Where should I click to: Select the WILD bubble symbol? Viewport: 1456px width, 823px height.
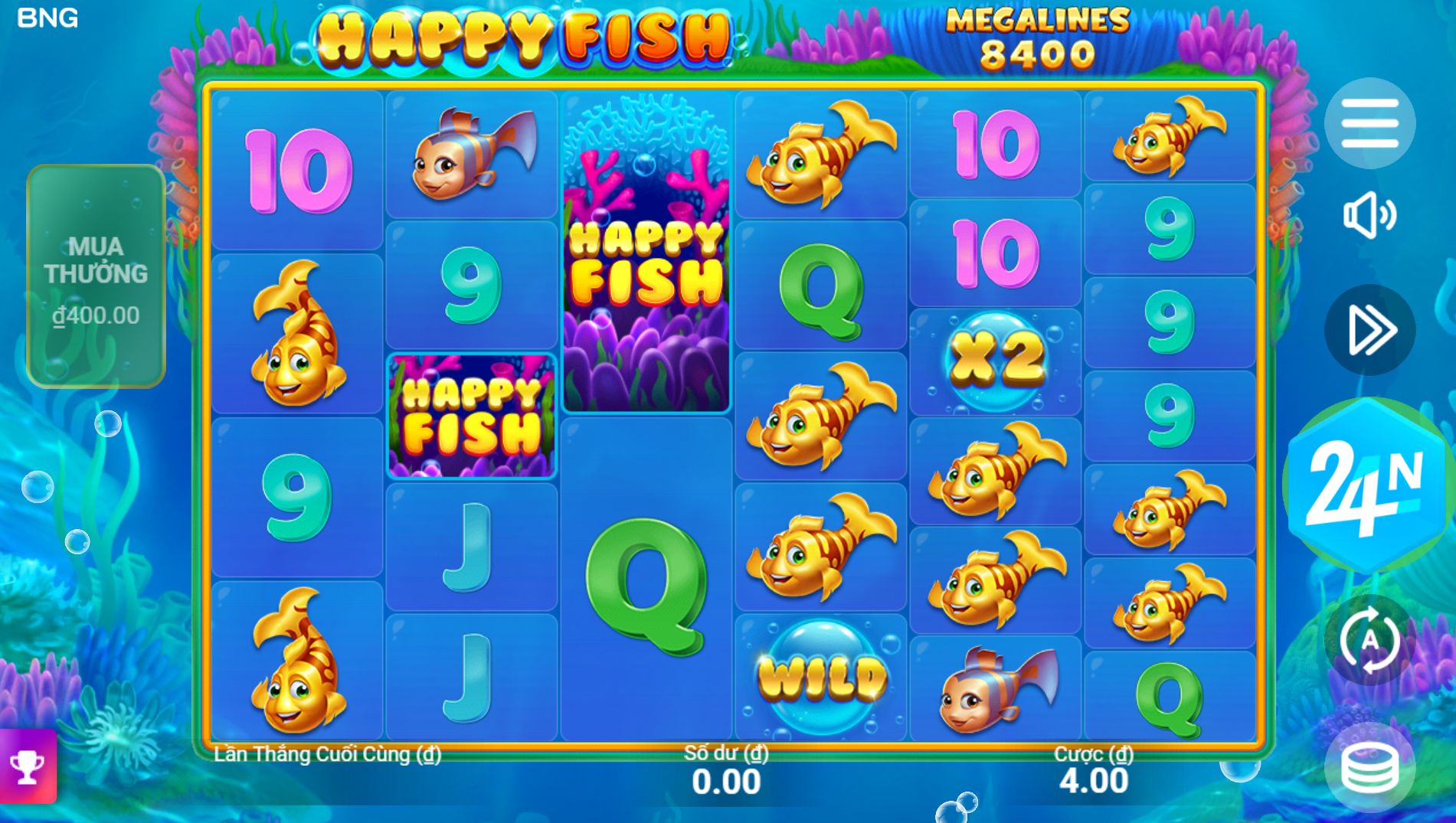pos(821,674)
